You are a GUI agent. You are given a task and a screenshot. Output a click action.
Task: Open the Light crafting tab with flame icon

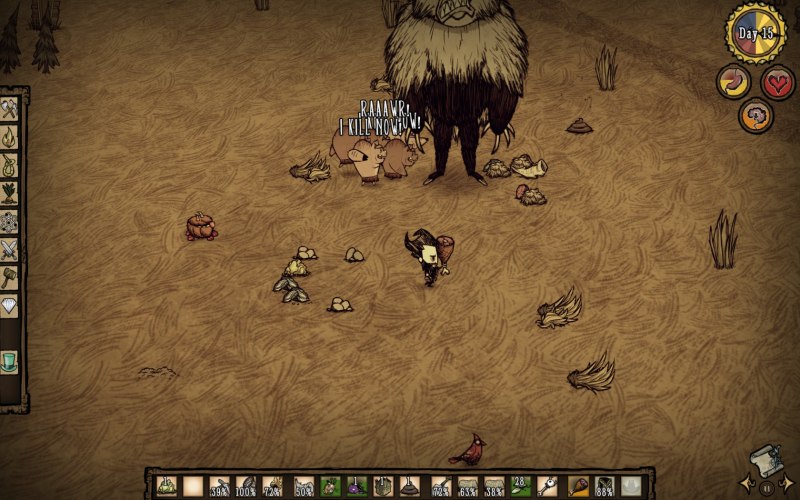pos(10,138)
